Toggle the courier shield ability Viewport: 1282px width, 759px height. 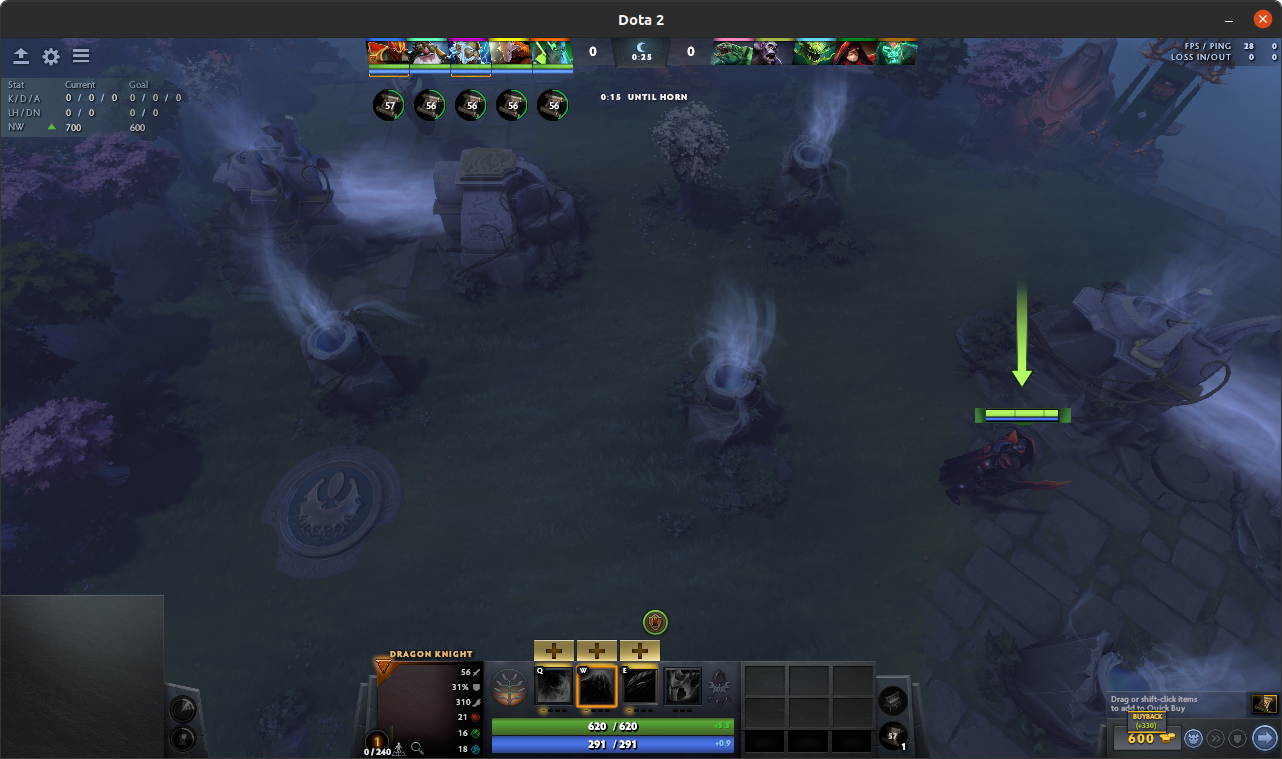point(1239,738)
